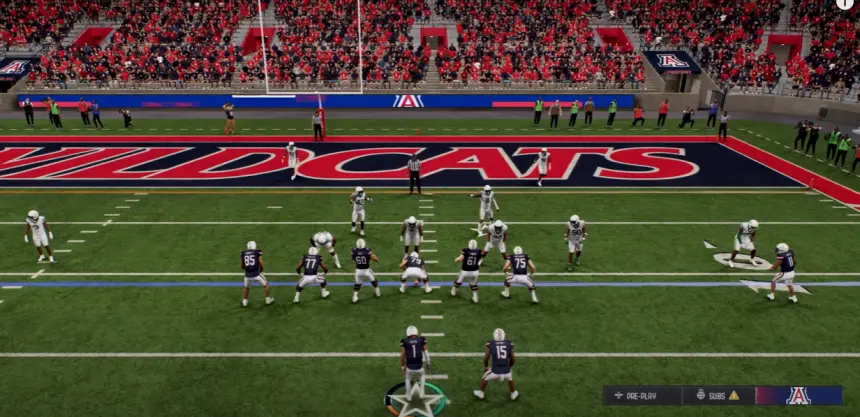Show the video info card icon
Viewport: 860px width, 417px height.
(x=846, y=4)
